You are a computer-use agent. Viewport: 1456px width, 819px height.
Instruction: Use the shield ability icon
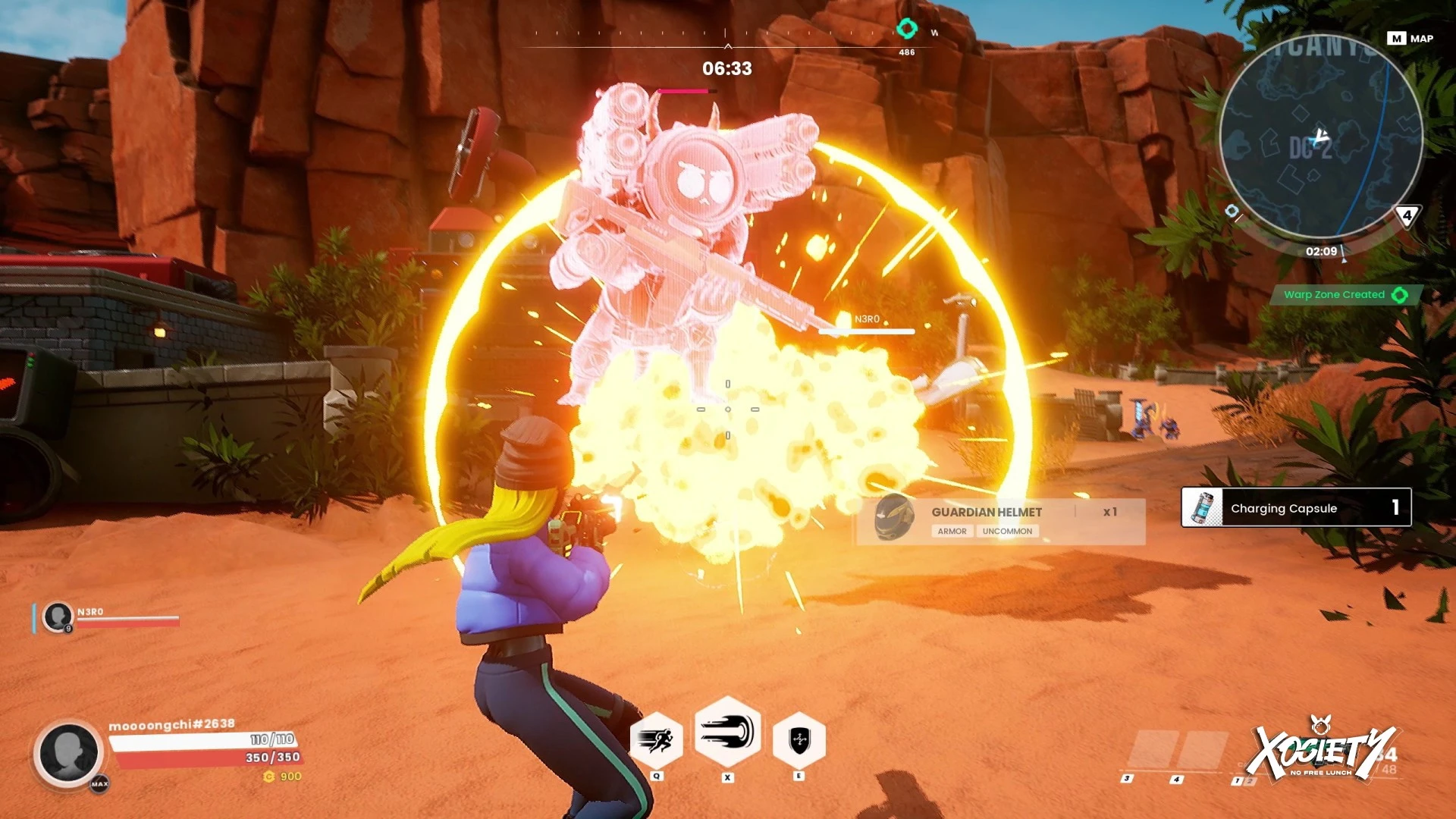799,739
